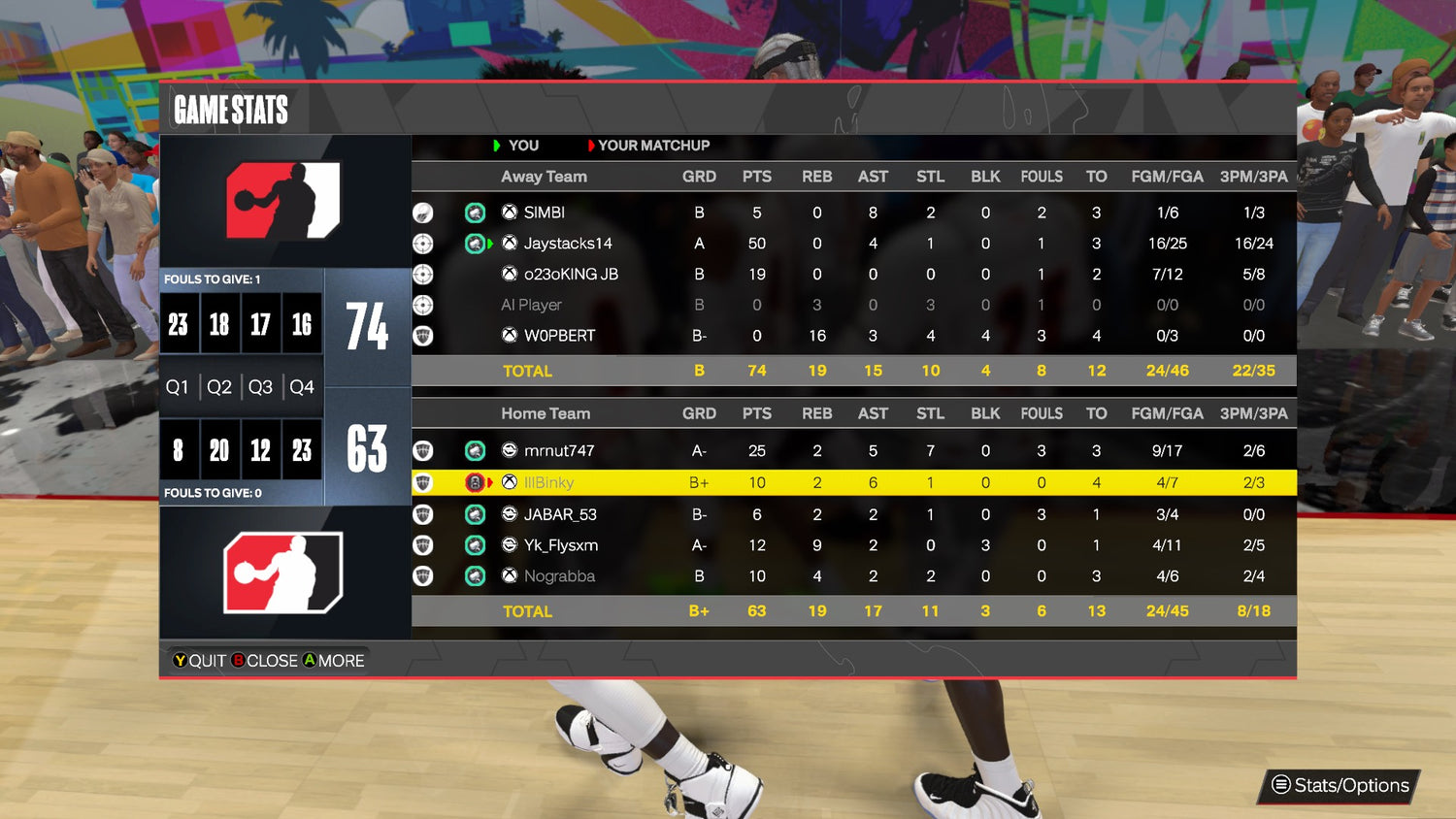
Task: Click the away team ball-handler logo
Action: click(x=284, y=201)
